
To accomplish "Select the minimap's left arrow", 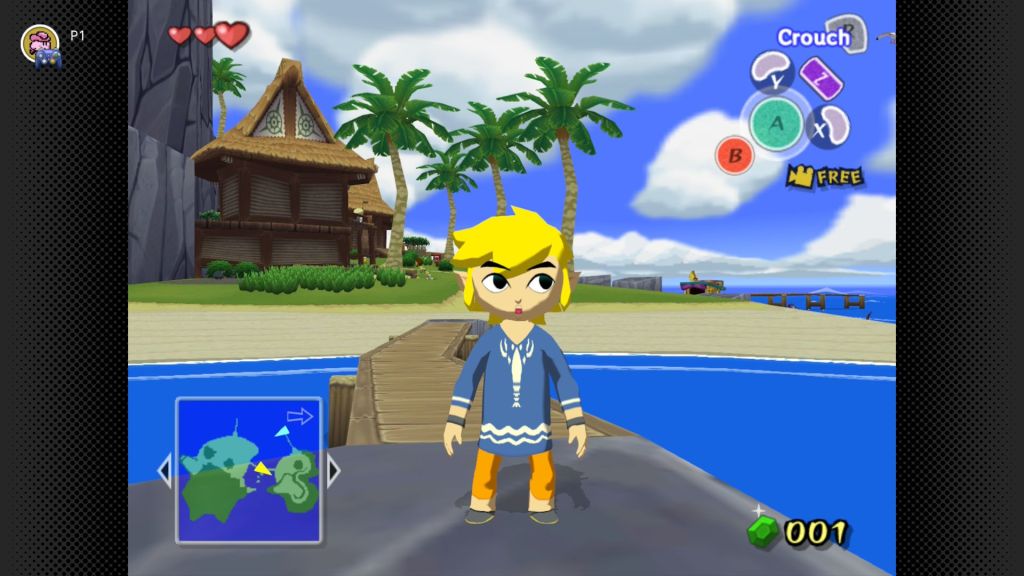I will pyautogui.click(x=165, y=470).
